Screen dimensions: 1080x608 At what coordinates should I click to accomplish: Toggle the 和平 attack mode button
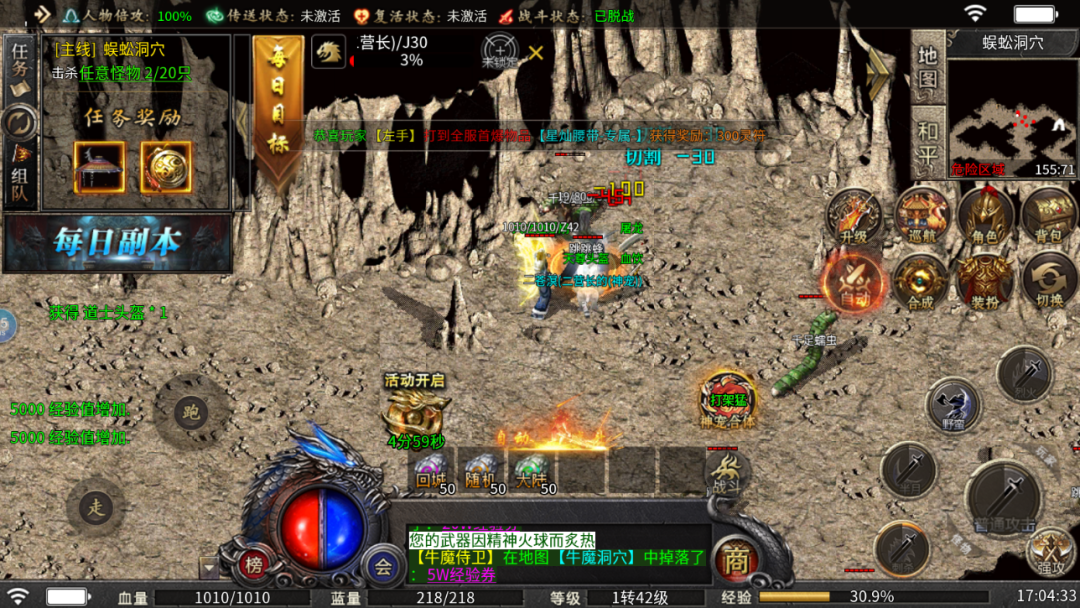[x=928, y=142]
